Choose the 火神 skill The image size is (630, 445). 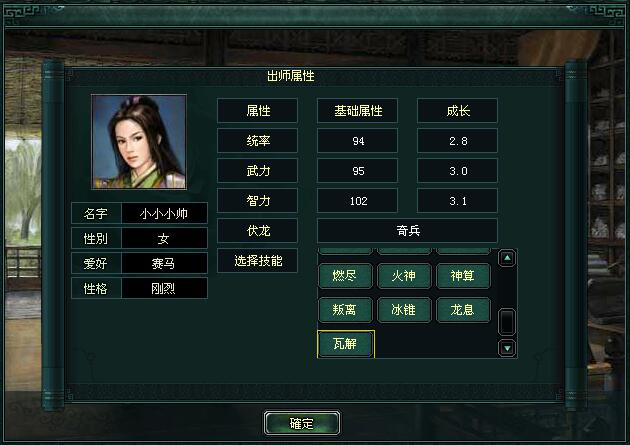tap(404, 276)
